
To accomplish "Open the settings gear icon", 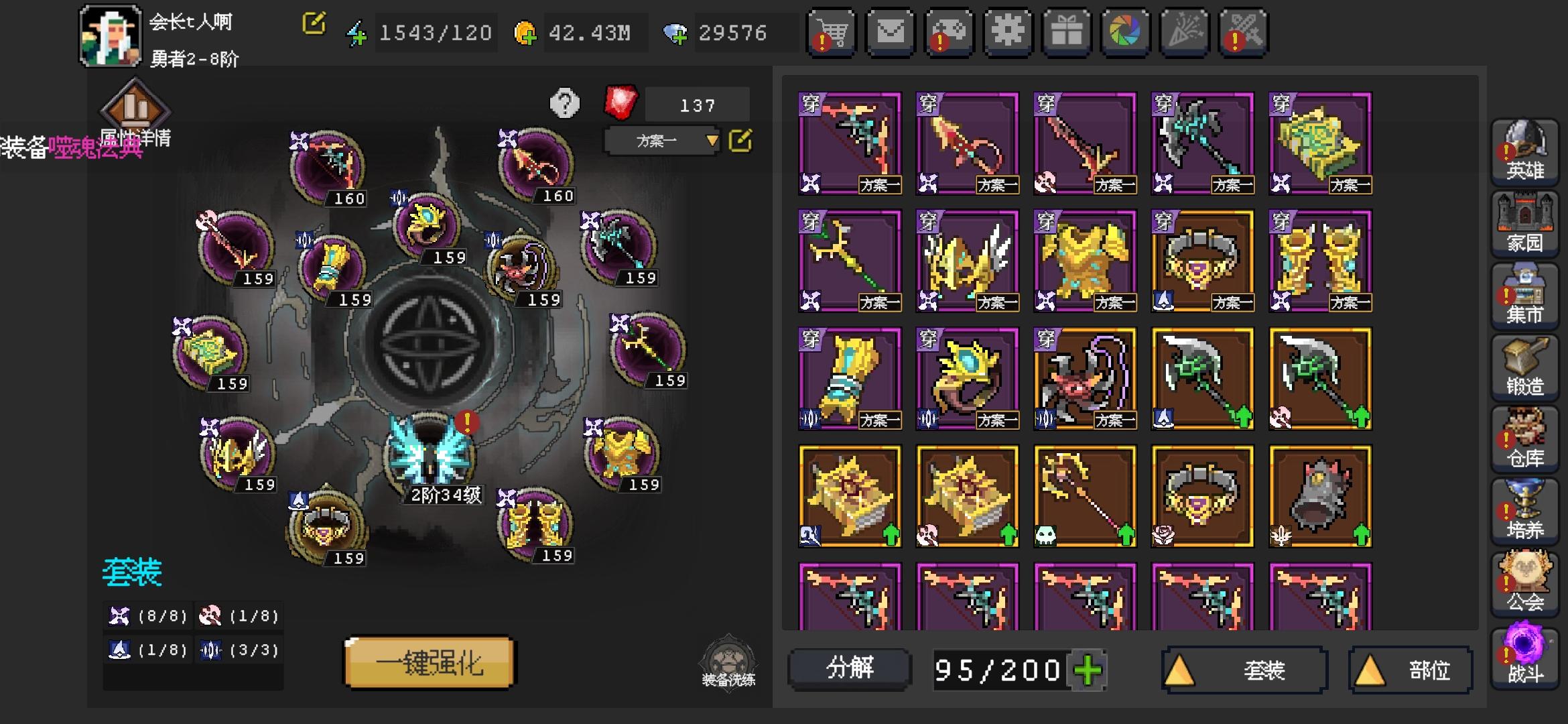I will (x=1007, y=32).
